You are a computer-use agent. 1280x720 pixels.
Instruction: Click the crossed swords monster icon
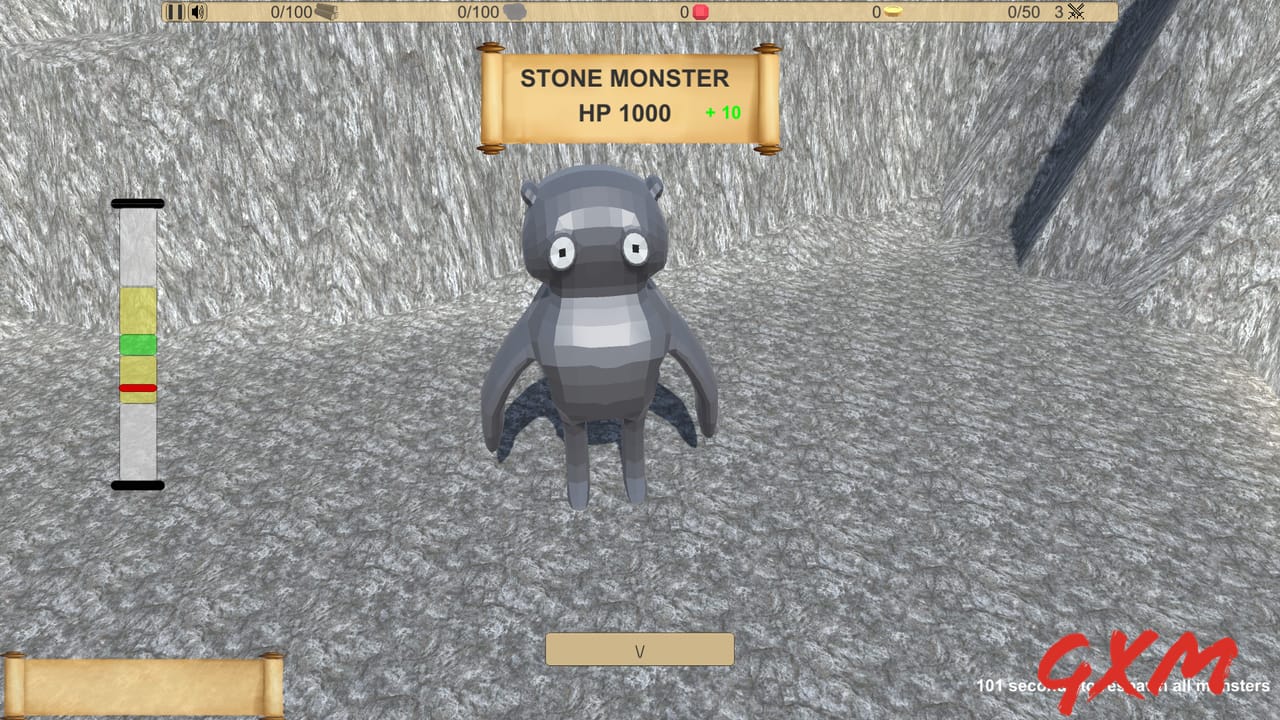coord(1078,12)
